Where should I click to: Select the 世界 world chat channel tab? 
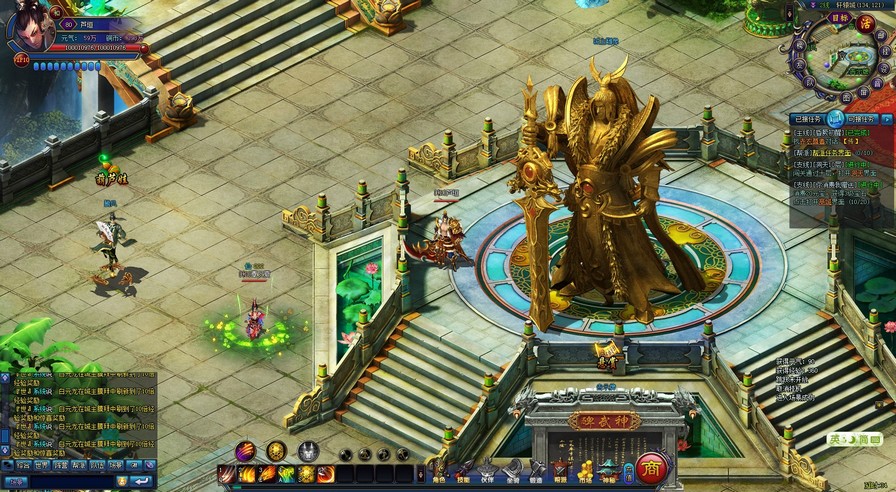(41, 465)
